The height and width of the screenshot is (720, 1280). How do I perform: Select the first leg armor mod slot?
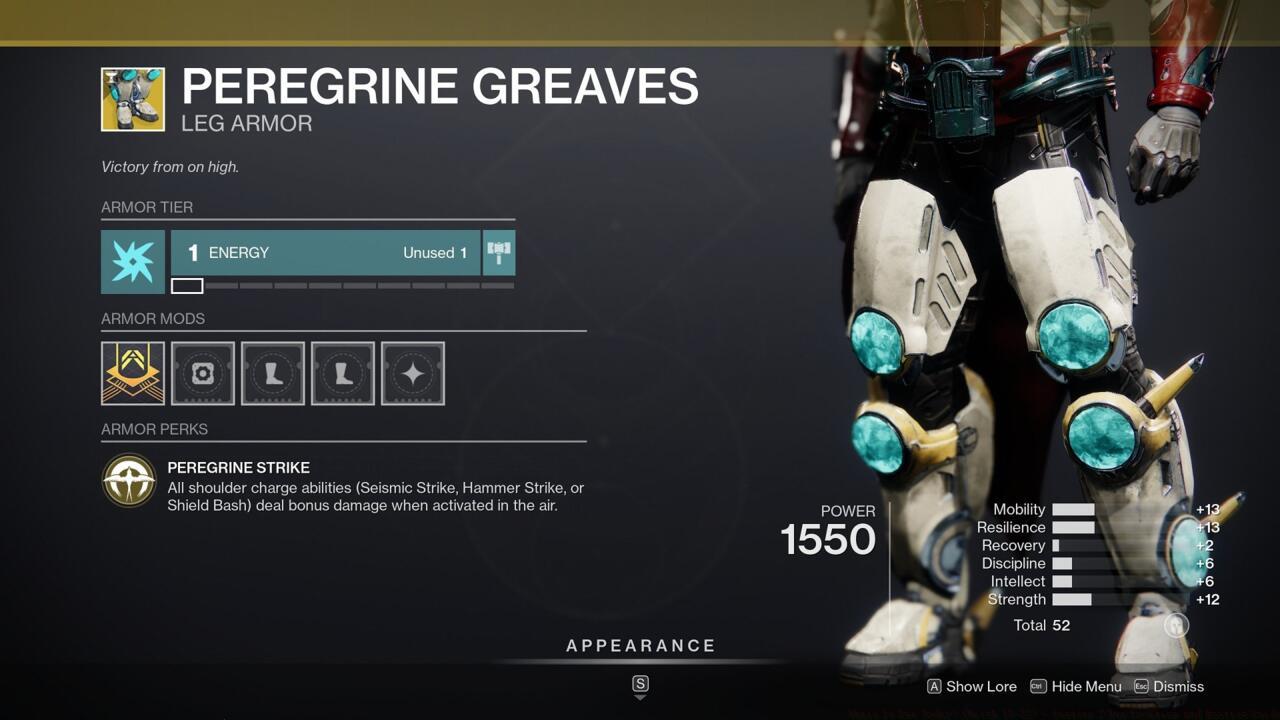click(272, 373)
